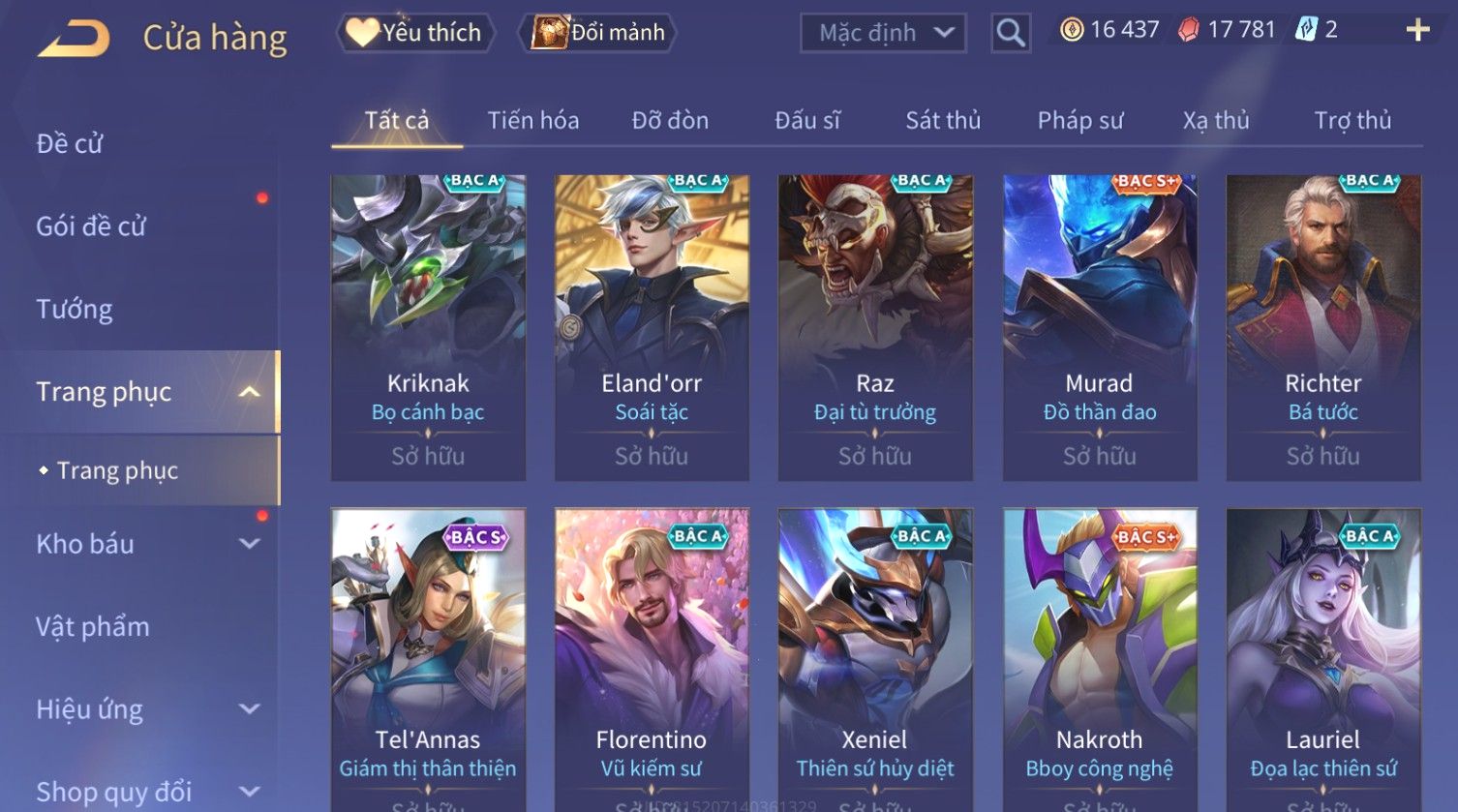
Task: Open the Tướng shop category
Action: pos(75,309)
